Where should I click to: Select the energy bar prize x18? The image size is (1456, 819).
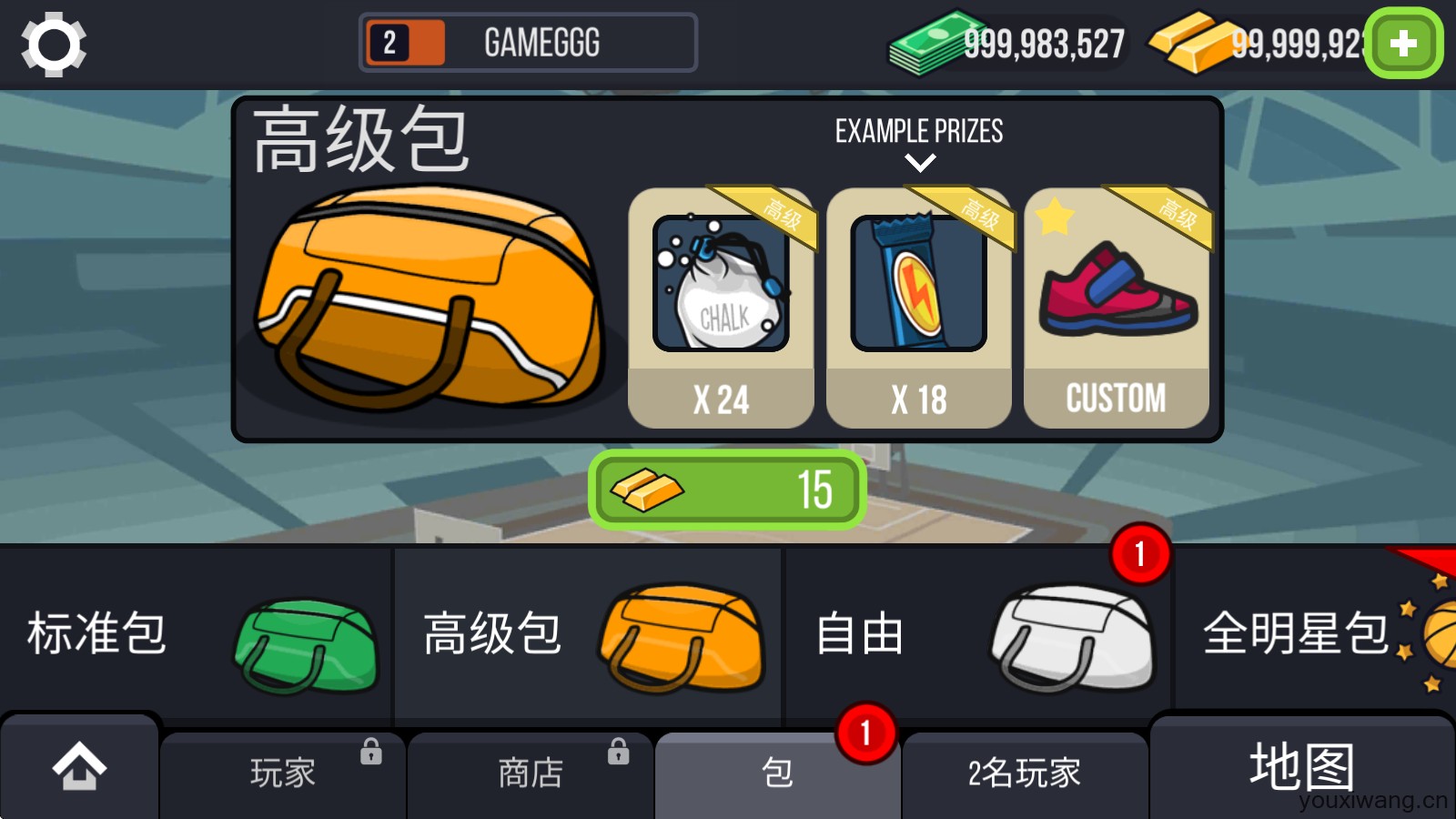pos(919,282)
